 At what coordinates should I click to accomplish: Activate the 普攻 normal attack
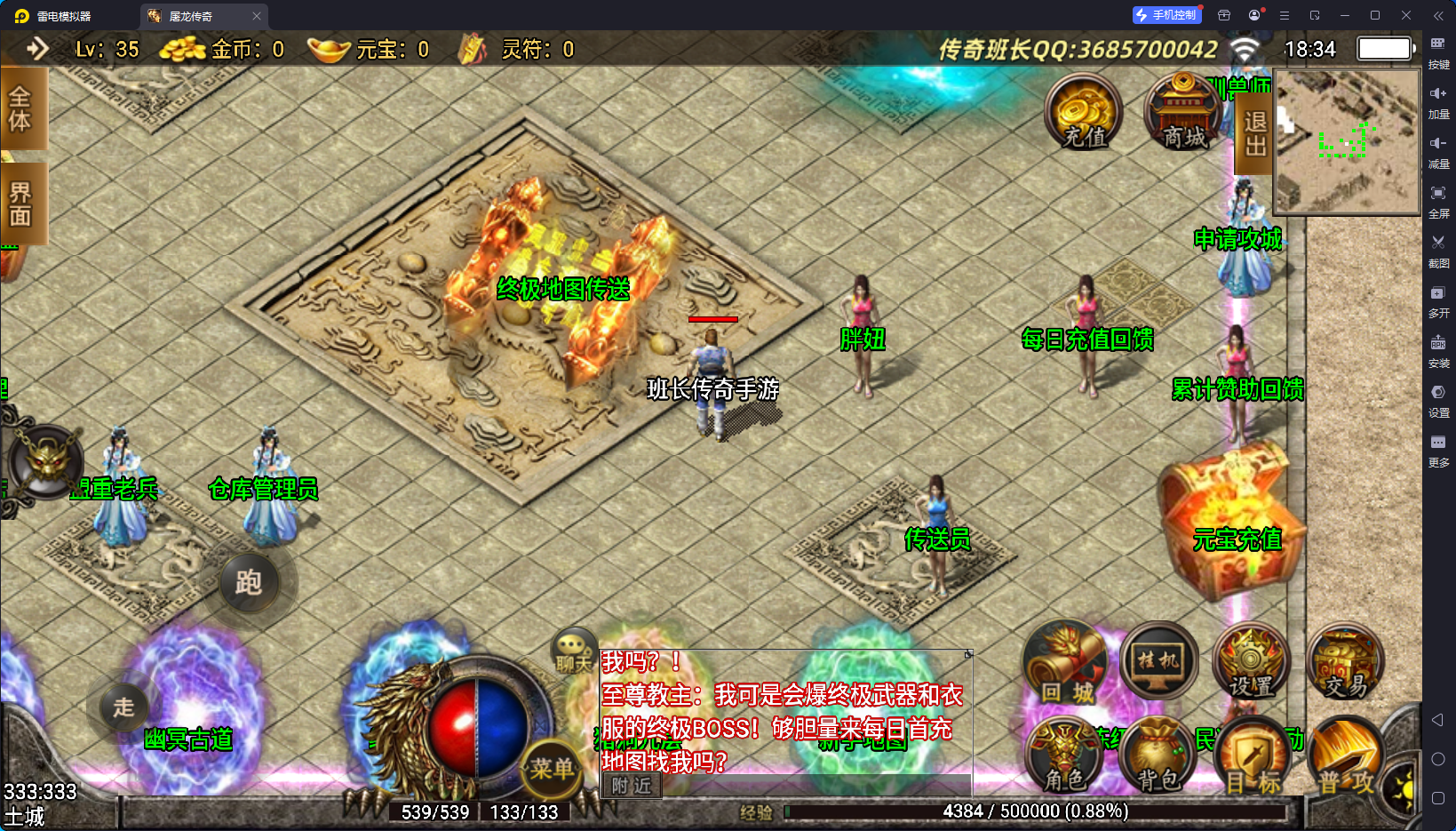[1345, 759]
